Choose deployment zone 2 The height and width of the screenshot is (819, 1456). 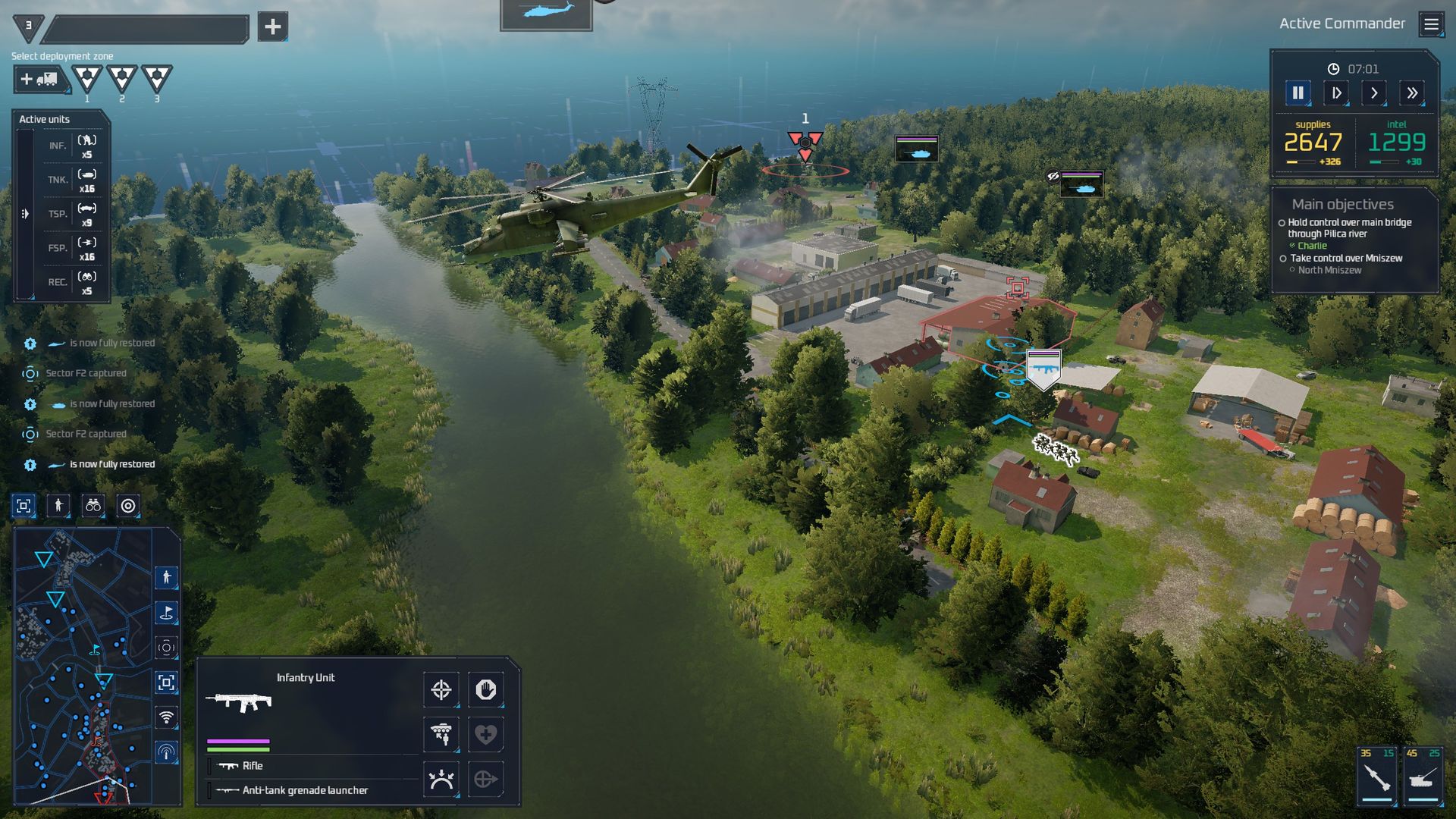click(x=121, y=77)
